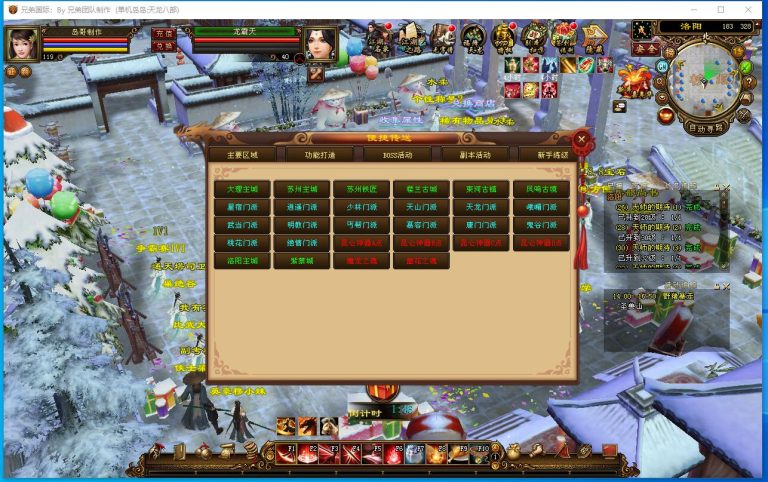Image resolution: width=768 pixels, height=482 pixels.
Task: Teleport to 紫禁城
Action: [x=301, y=260]
